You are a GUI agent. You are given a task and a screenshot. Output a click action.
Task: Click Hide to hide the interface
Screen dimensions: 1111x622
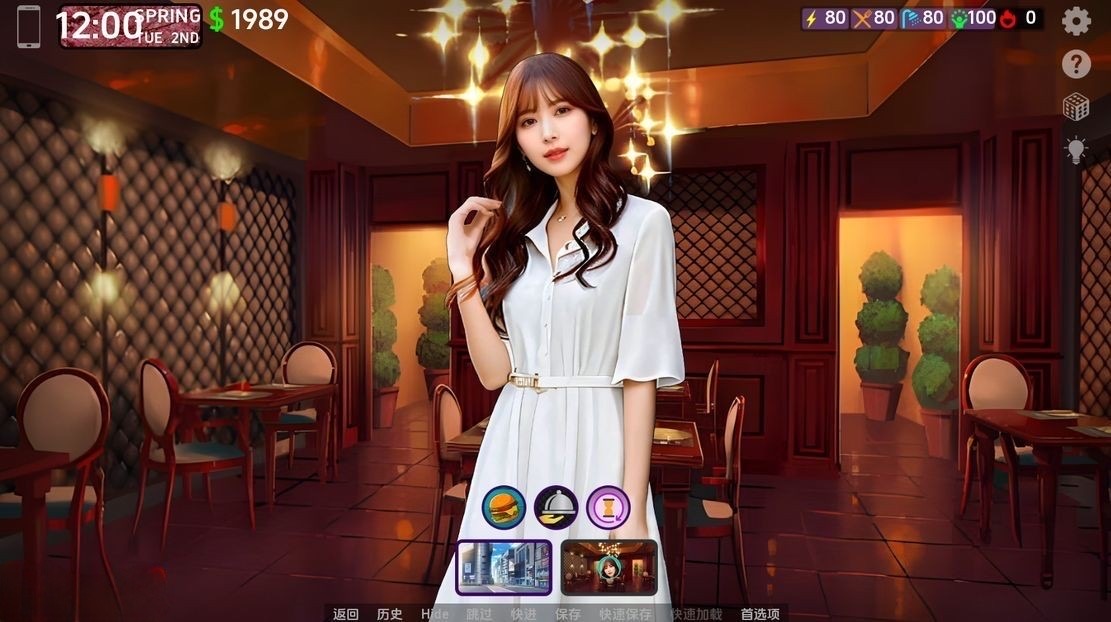(435, 614)
